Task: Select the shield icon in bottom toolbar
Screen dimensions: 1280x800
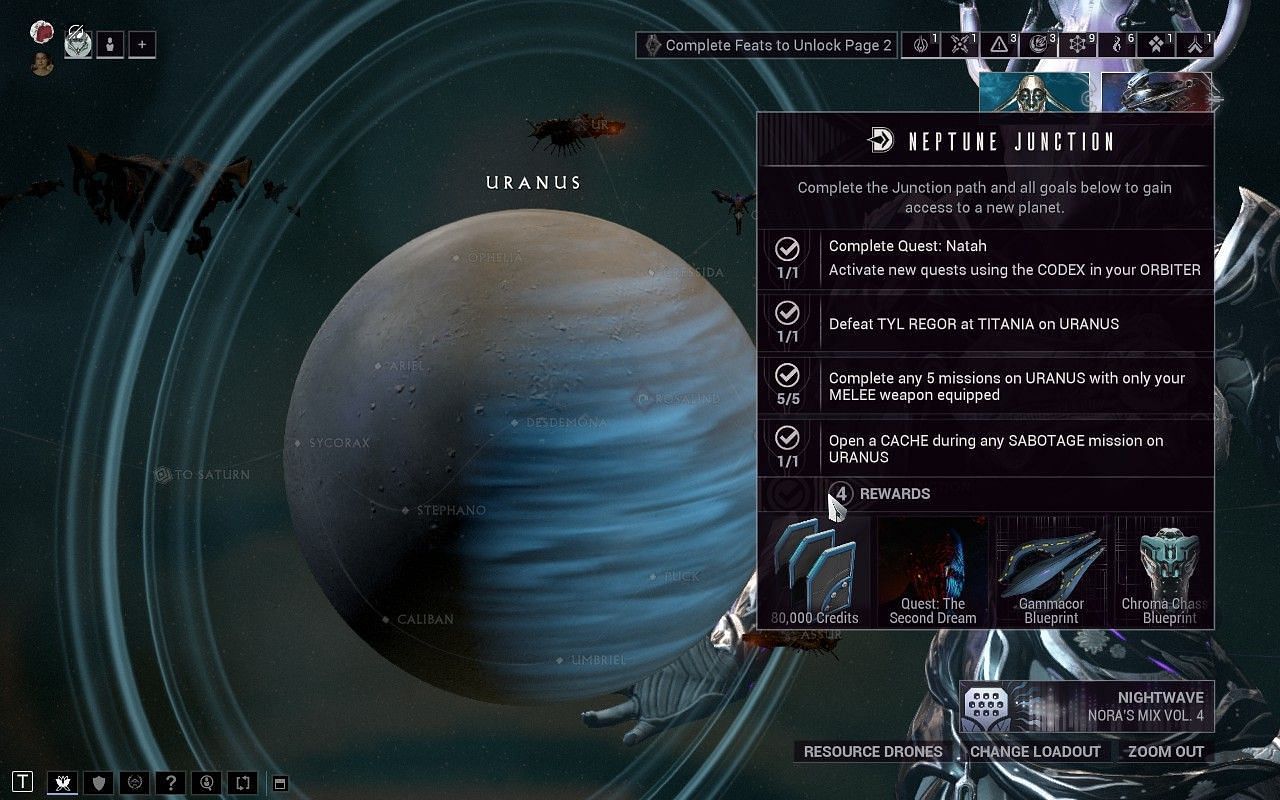Action: [98, 782]
